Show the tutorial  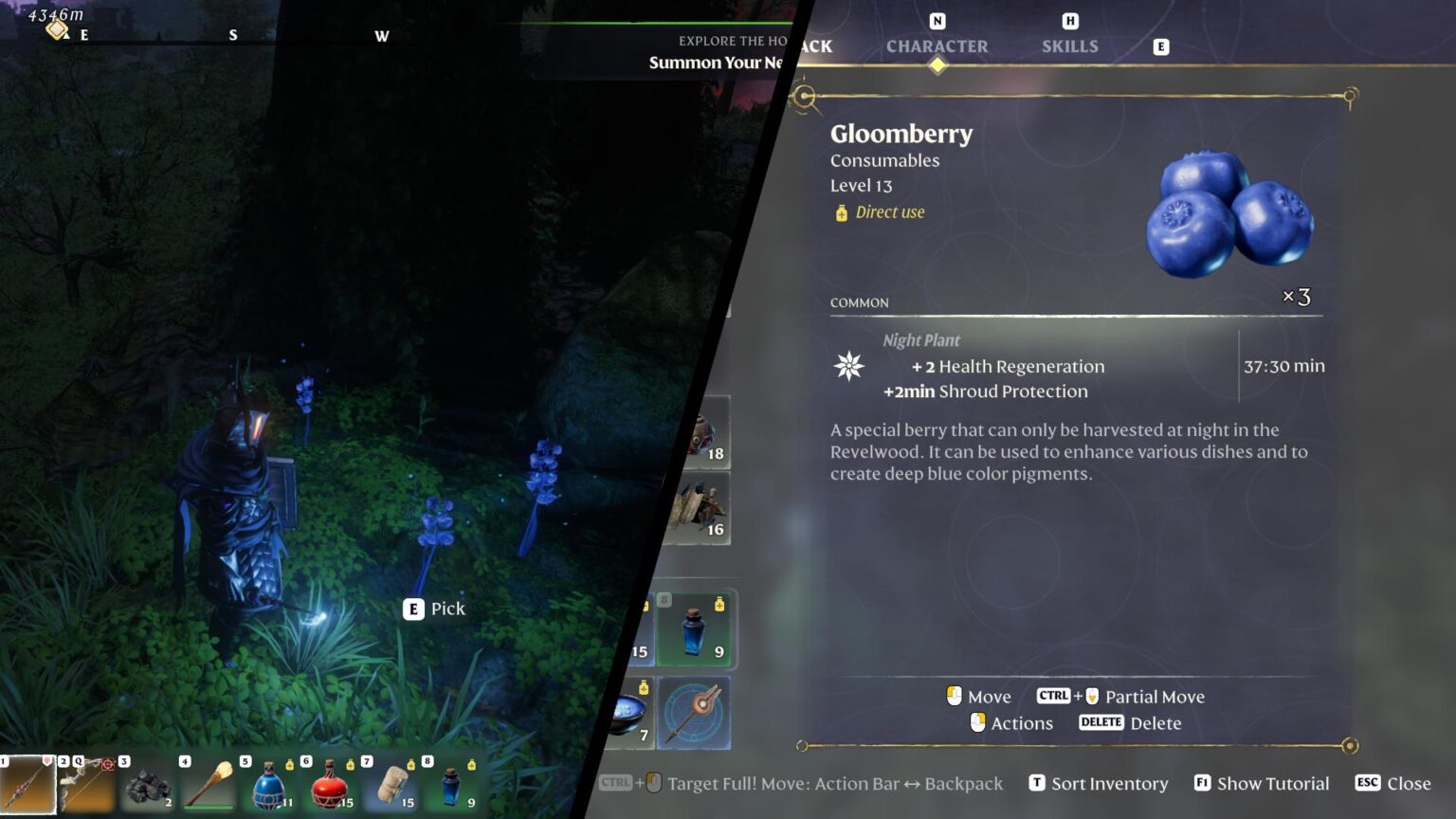point(1262,783)
